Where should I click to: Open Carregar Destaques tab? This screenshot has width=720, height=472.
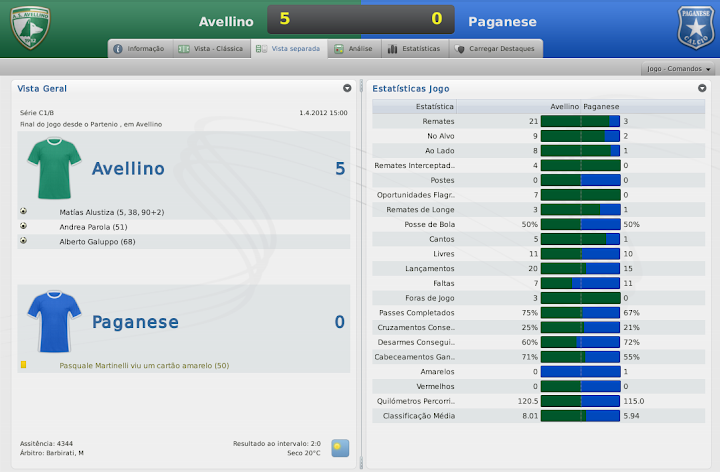(496, 48)
